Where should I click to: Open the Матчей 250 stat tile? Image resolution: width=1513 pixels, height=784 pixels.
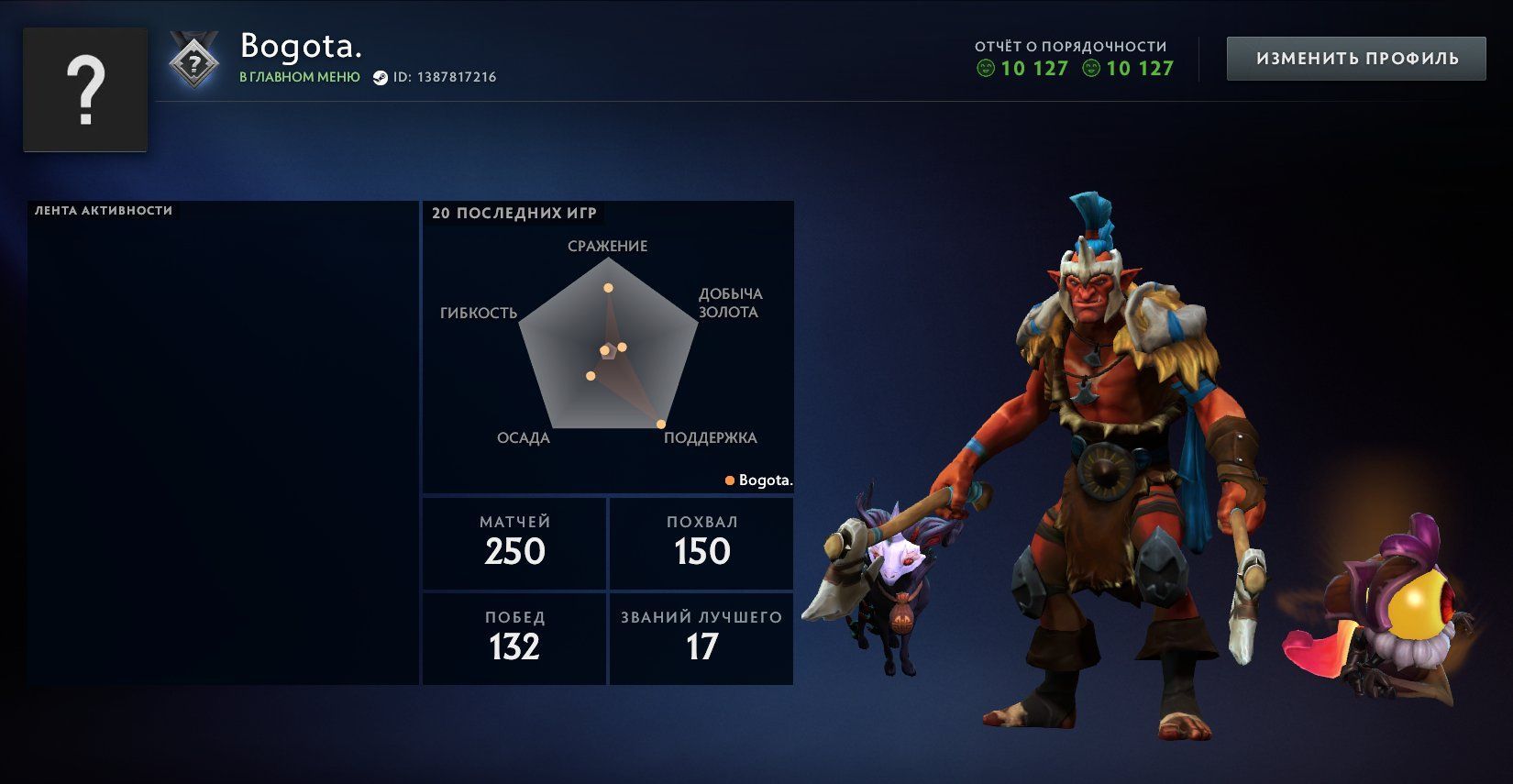tap(514, 543)
